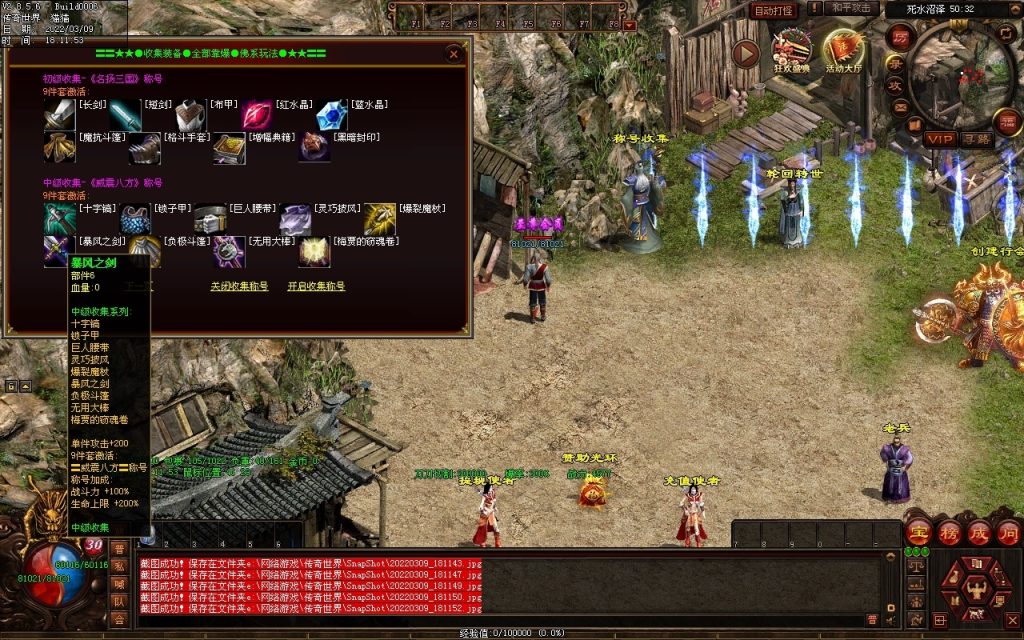
Task: Open the 宝 treasure round button
Action: tap(918, 531)
